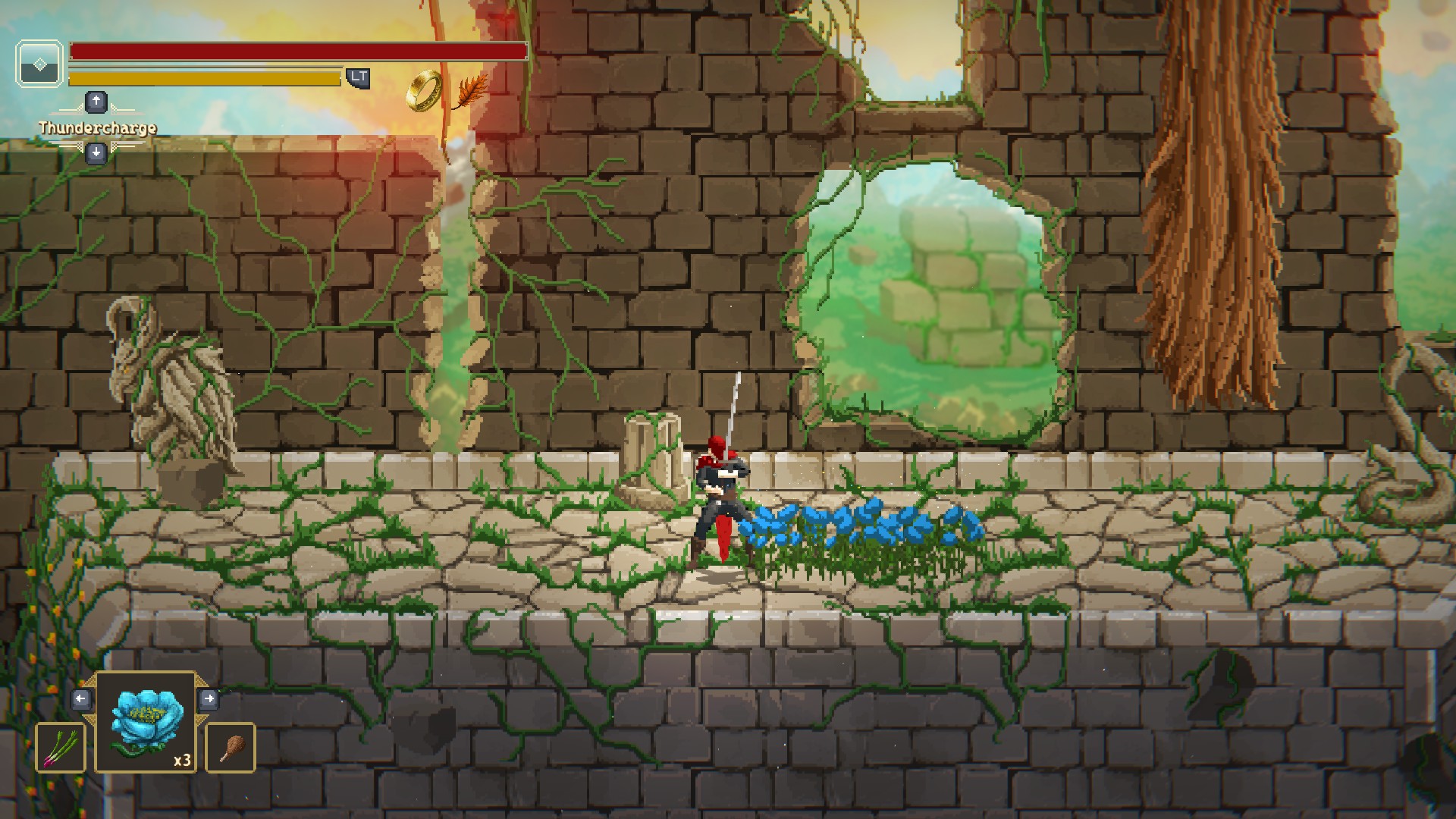Click the golden ring status icon
This screenshot has height=819, width=1456.
pos(423,91)
